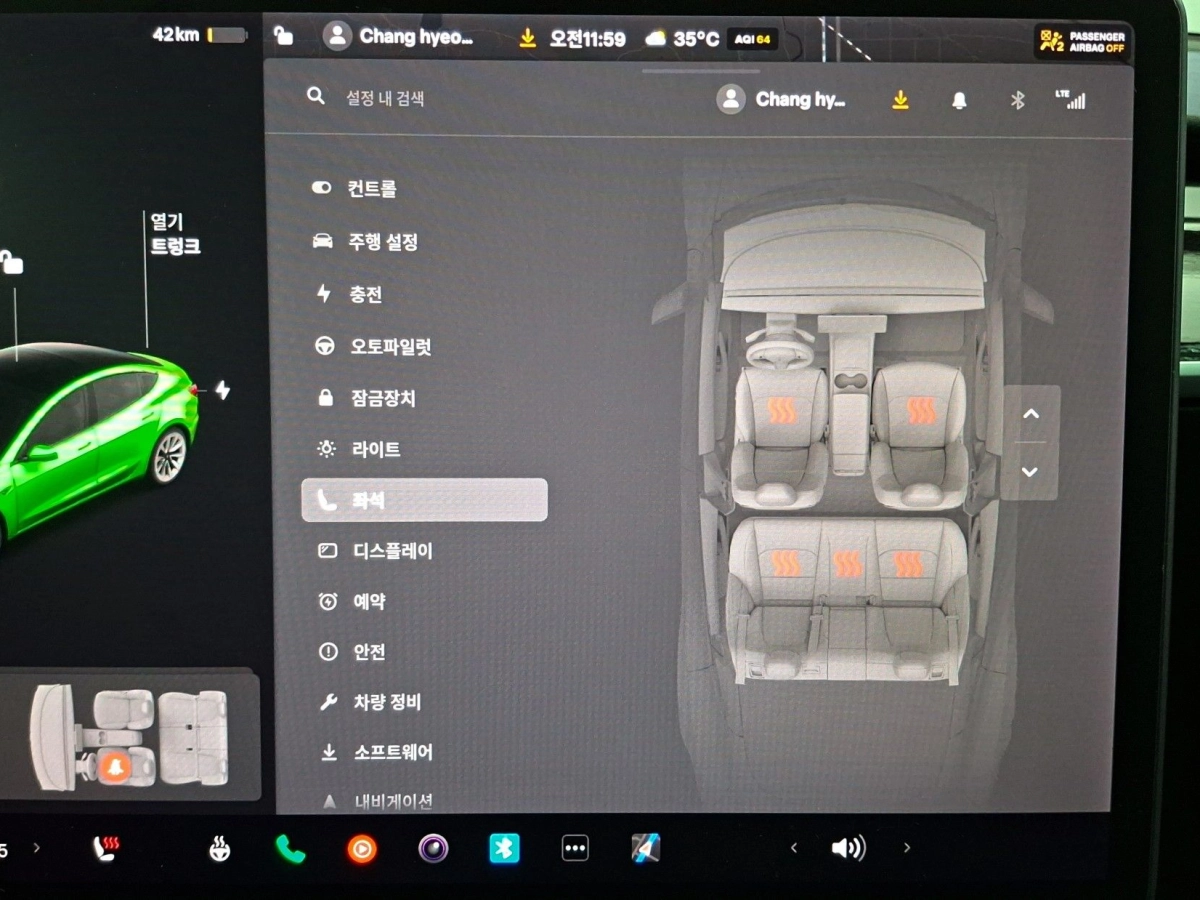Show more apps with three-dots button
1200x900 pixels.
point(575,849)
